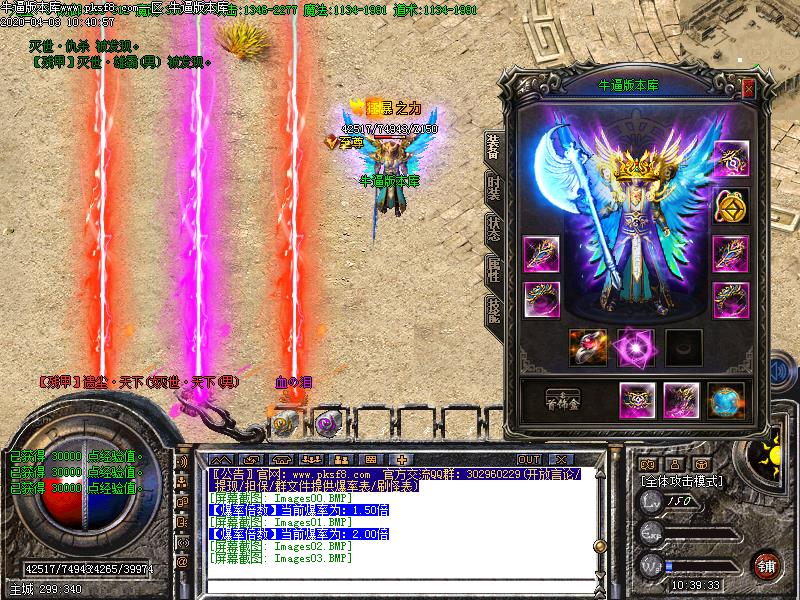The width and height of the screenshot is (800, 600).
Task: Open the 状态 (status) tab
Action: click(493, 227)
